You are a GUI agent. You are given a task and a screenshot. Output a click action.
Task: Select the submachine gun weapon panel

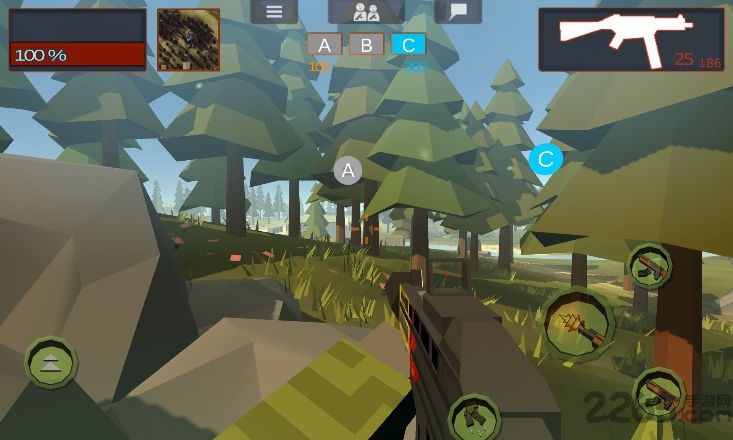[x=630, y=40]
